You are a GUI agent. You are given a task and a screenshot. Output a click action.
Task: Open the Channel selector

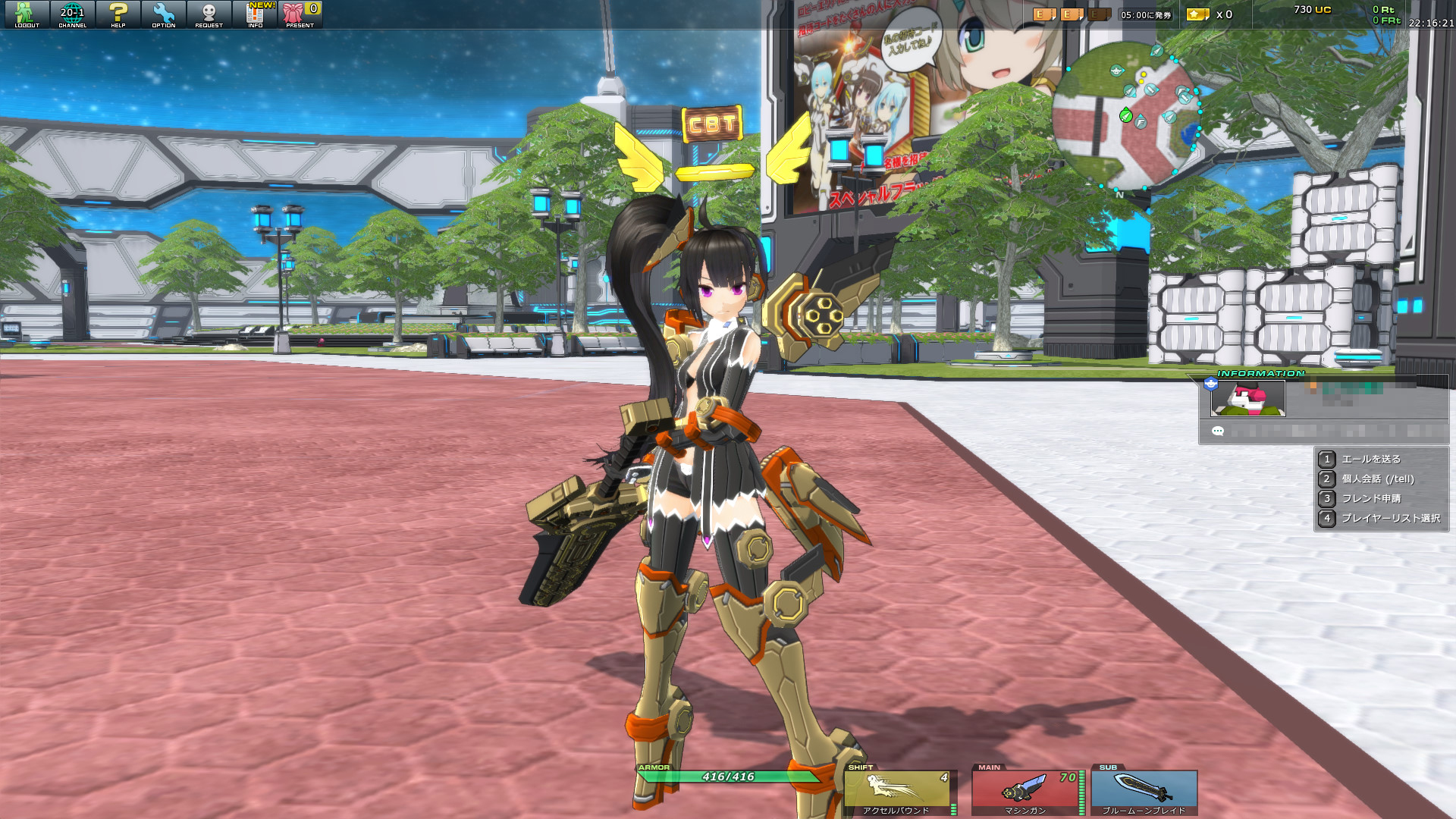(x=73, y=15)
